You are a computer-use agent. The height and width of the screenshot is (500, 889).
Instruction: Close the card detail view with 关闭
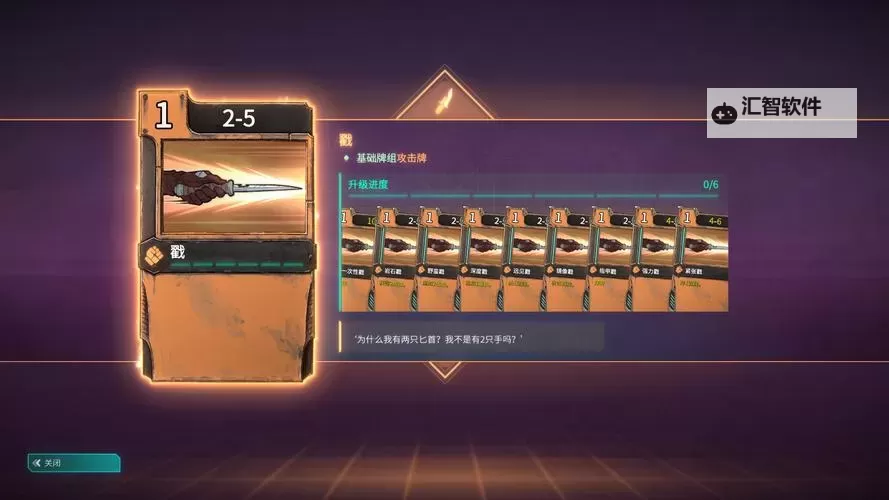pyautogui.click(x=73, y=463)
